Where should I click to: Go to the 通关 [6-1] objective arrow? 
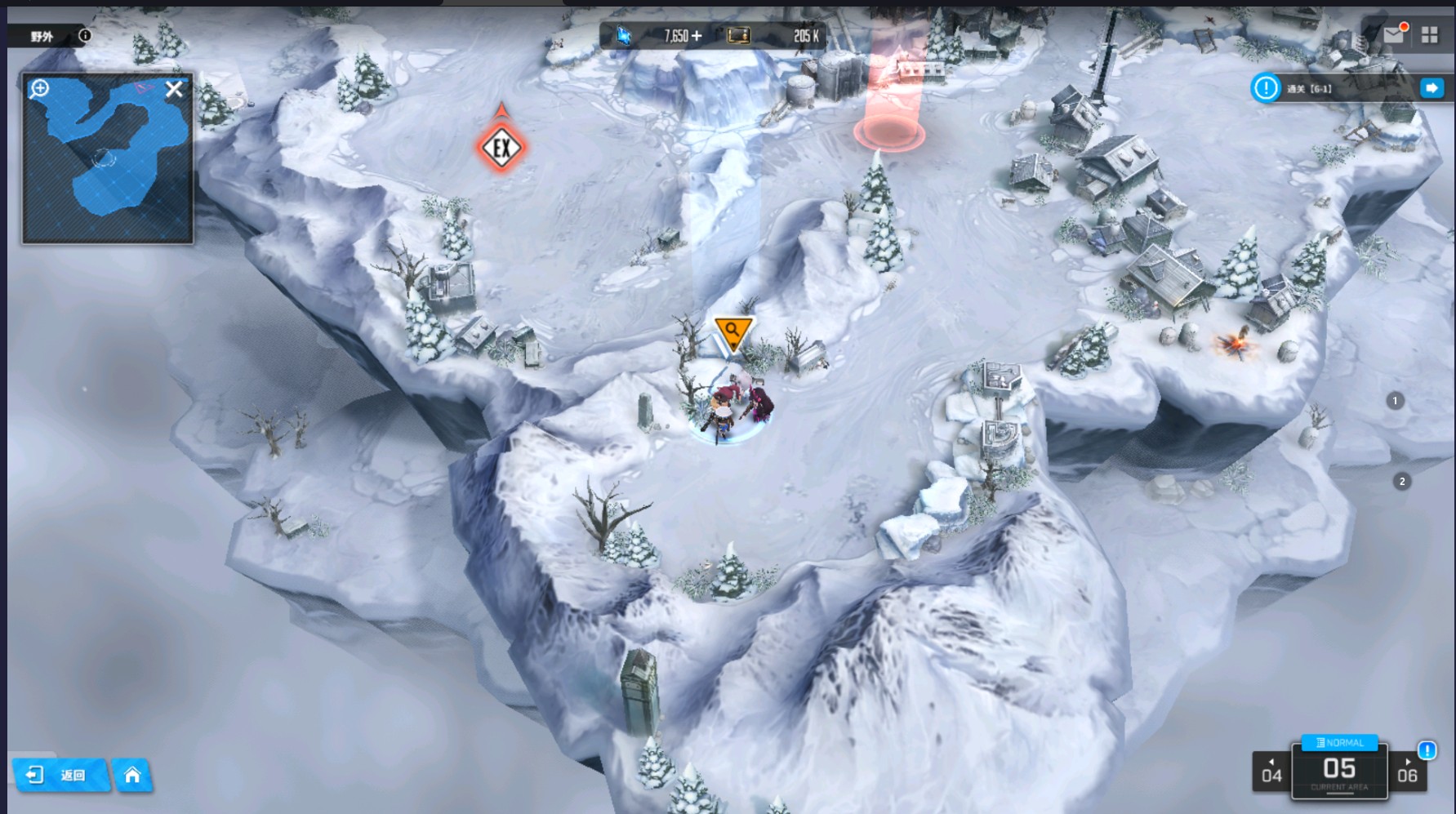point(1432,88)
